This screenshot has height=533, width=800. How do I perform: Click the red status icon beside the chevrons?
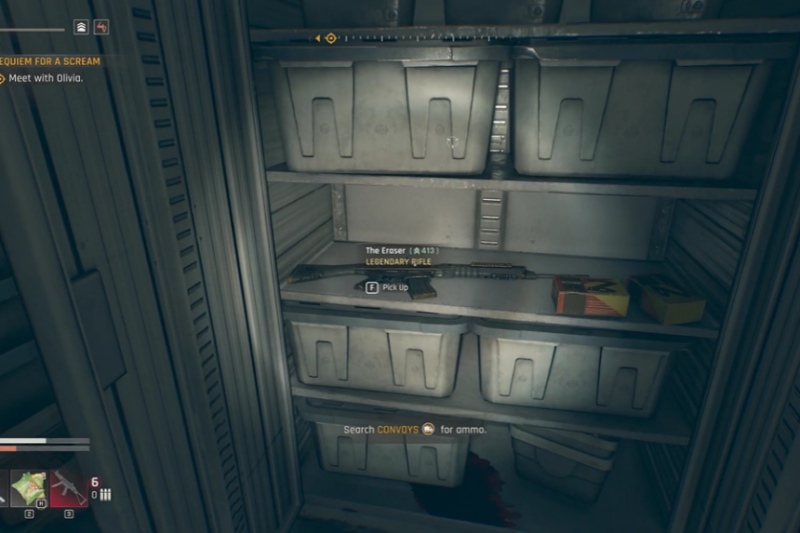tap(101, 27)
